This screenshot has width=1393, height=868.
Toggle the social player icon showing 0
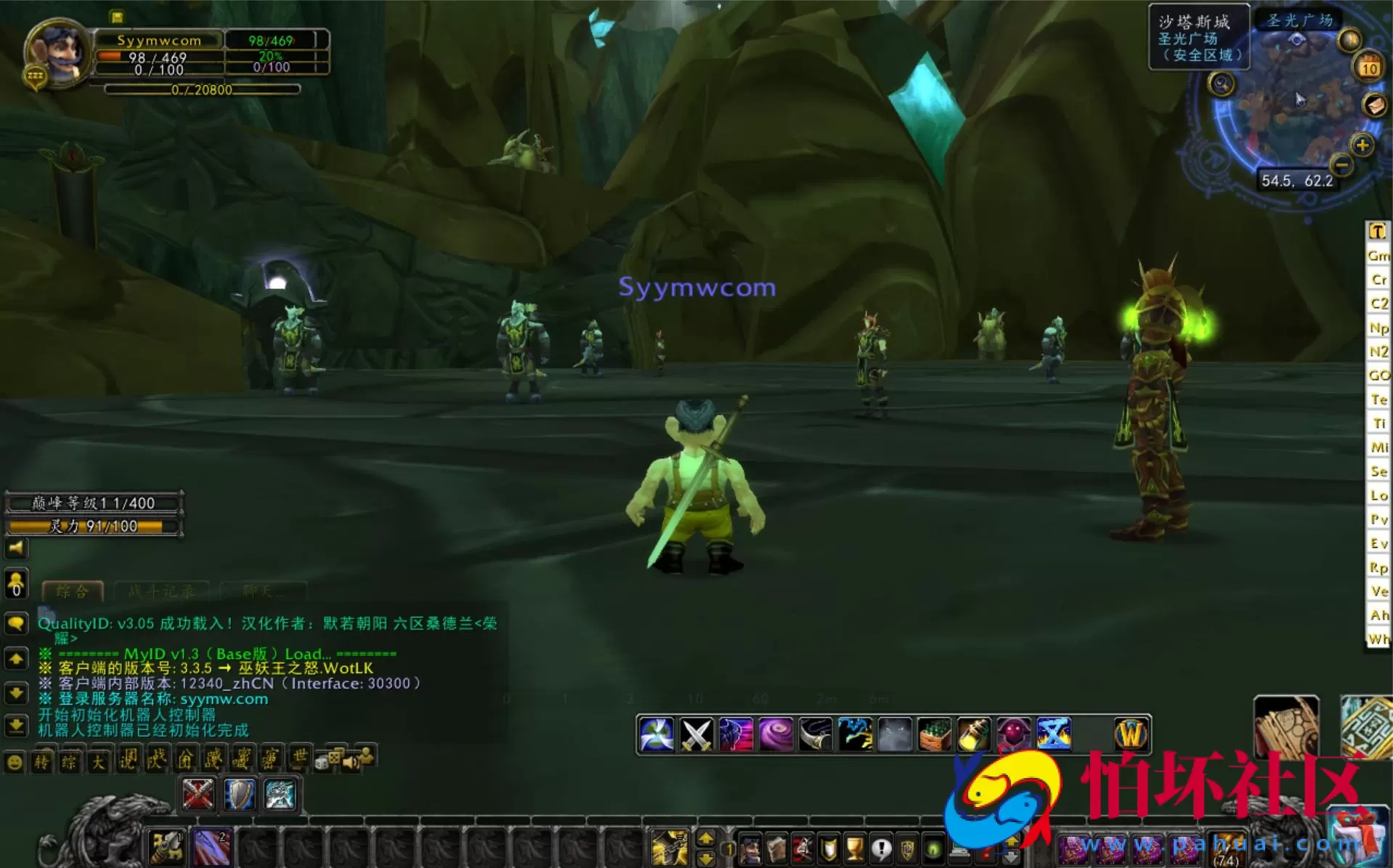pos(15,585)
